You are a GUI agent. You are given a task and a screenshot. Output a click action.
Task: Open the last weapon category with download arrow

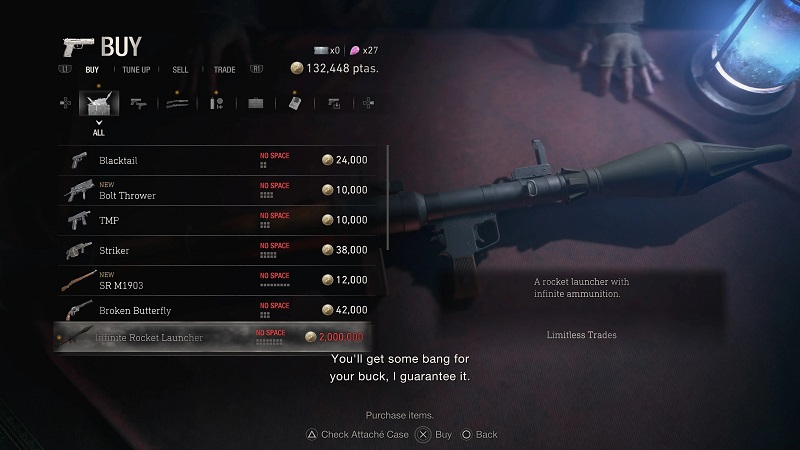tap(333, 103)
